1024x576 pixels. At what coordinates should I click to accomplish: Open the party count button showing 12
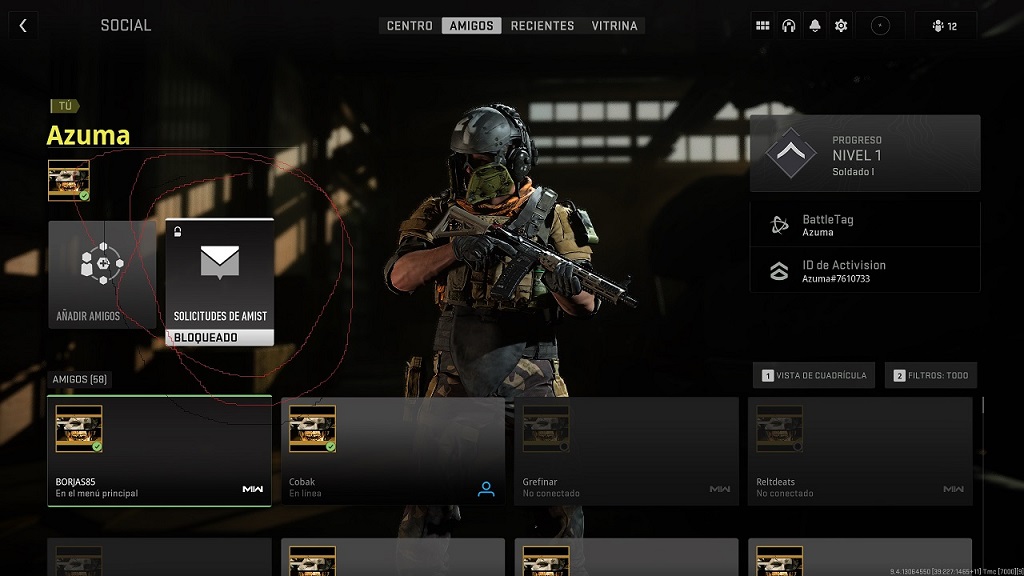[945, 26]
